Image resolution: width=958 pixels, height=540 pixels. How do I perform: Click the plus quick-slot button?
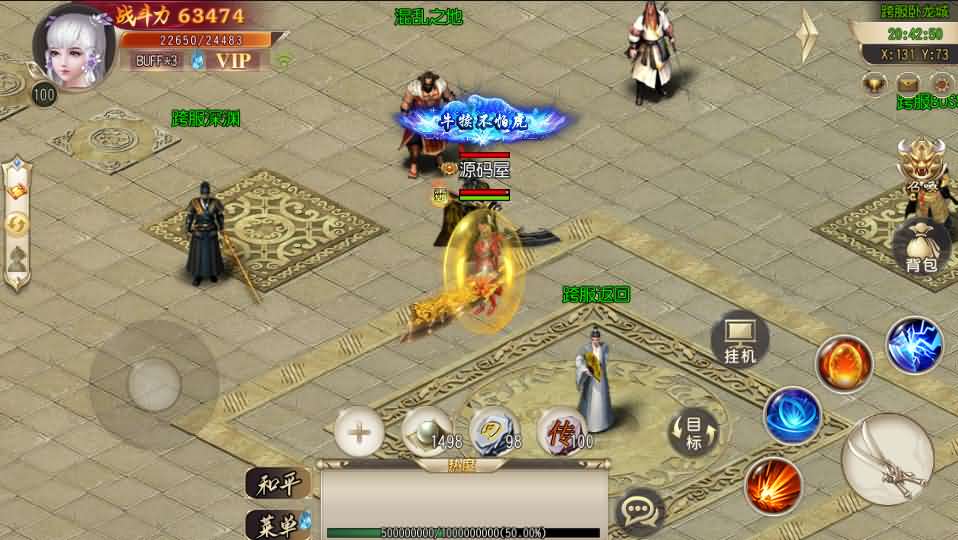point(359,433)
